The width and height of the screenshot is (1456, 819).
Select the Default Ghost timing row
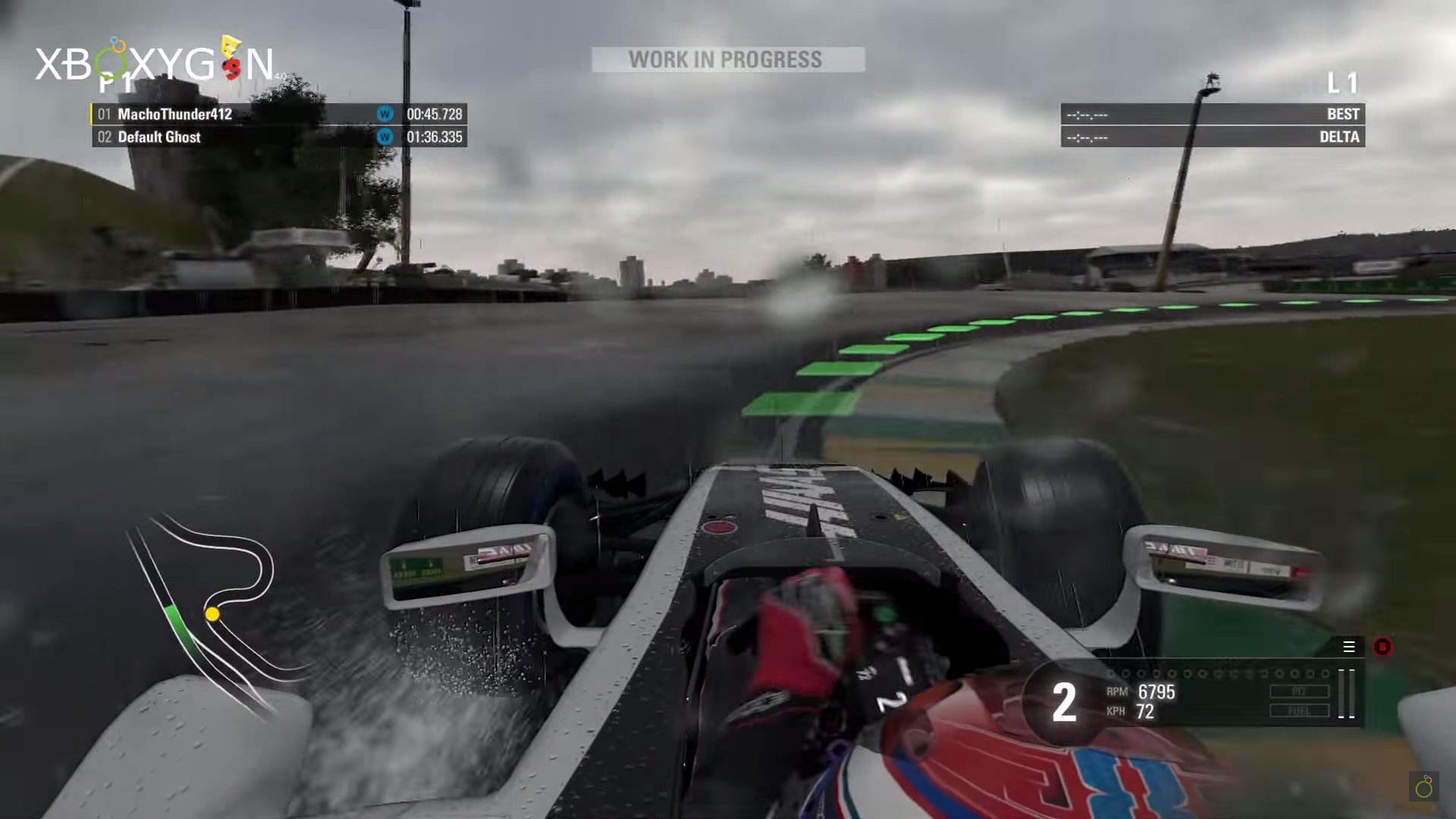pyautogui.click(x=279, y=137)
